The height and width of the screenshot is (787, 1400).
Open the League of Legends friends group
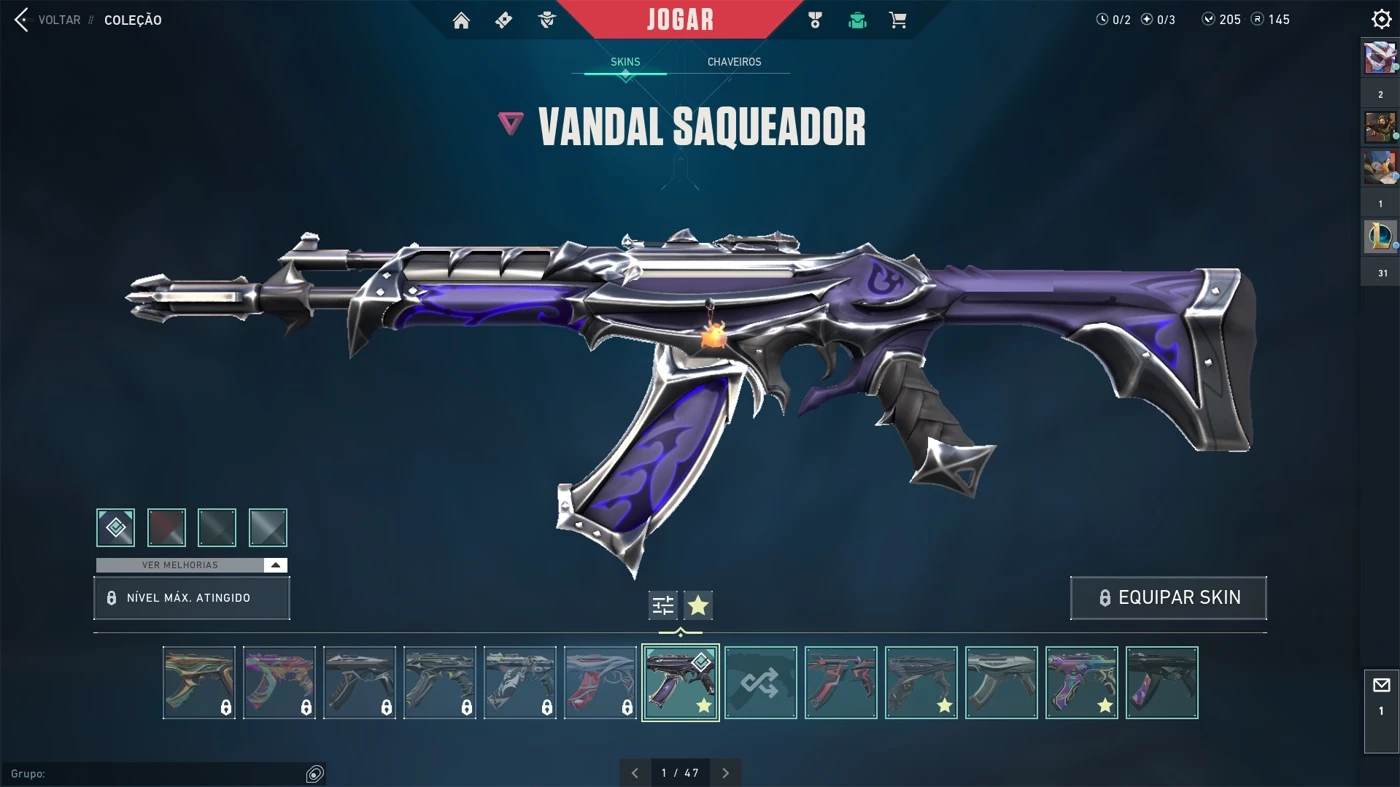click(1381, 237)
